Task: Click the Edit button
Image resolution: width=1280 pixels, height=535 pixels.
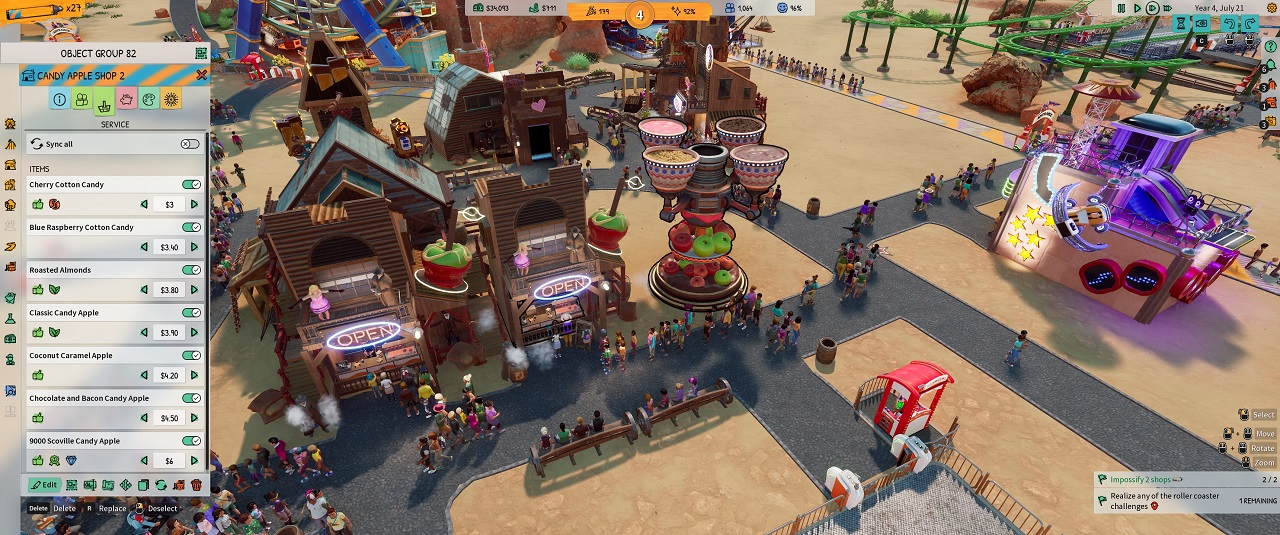Action: point(44,485)
